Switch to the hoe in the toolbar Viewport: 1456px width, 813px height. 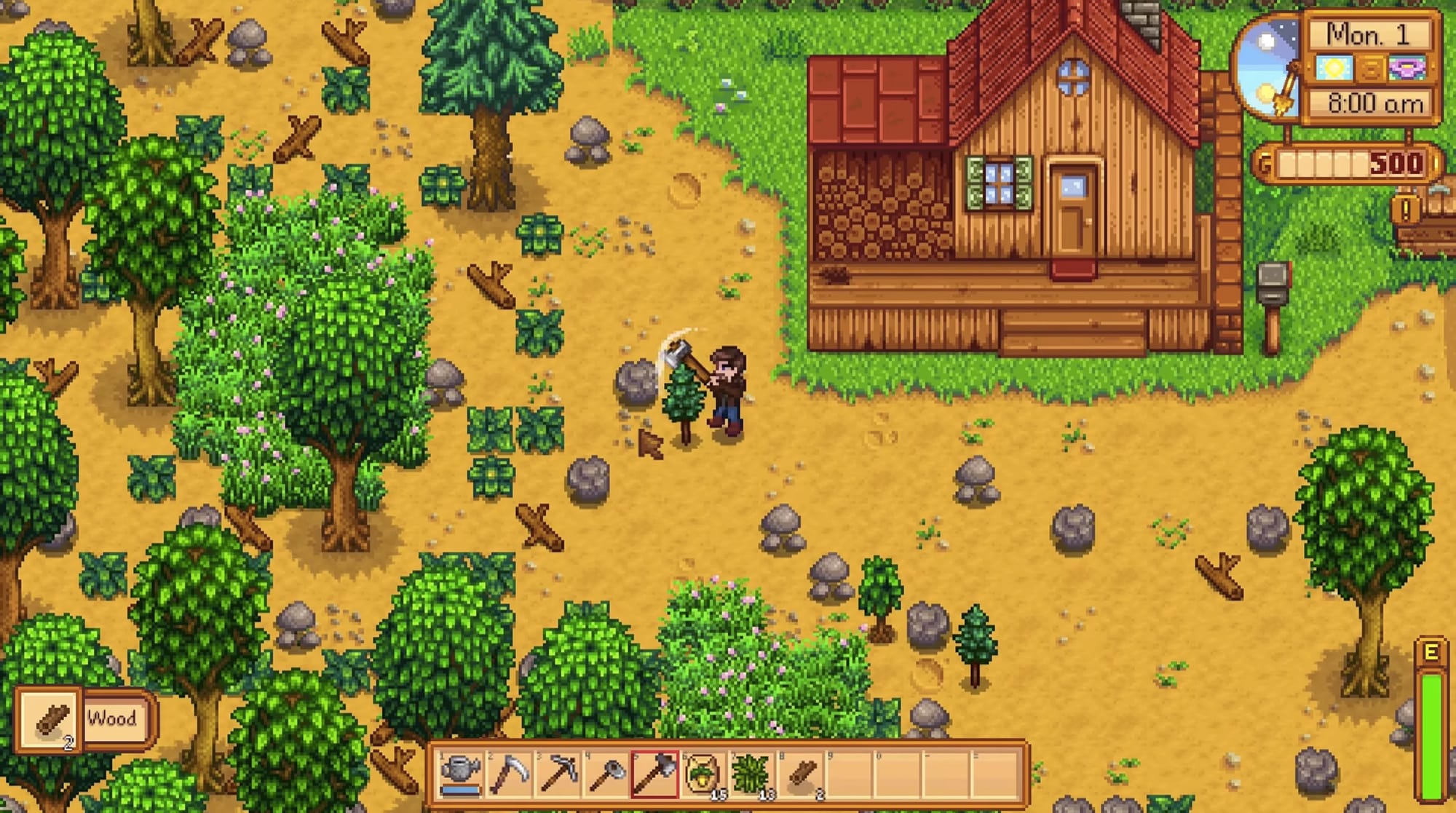tap(607, 774)
